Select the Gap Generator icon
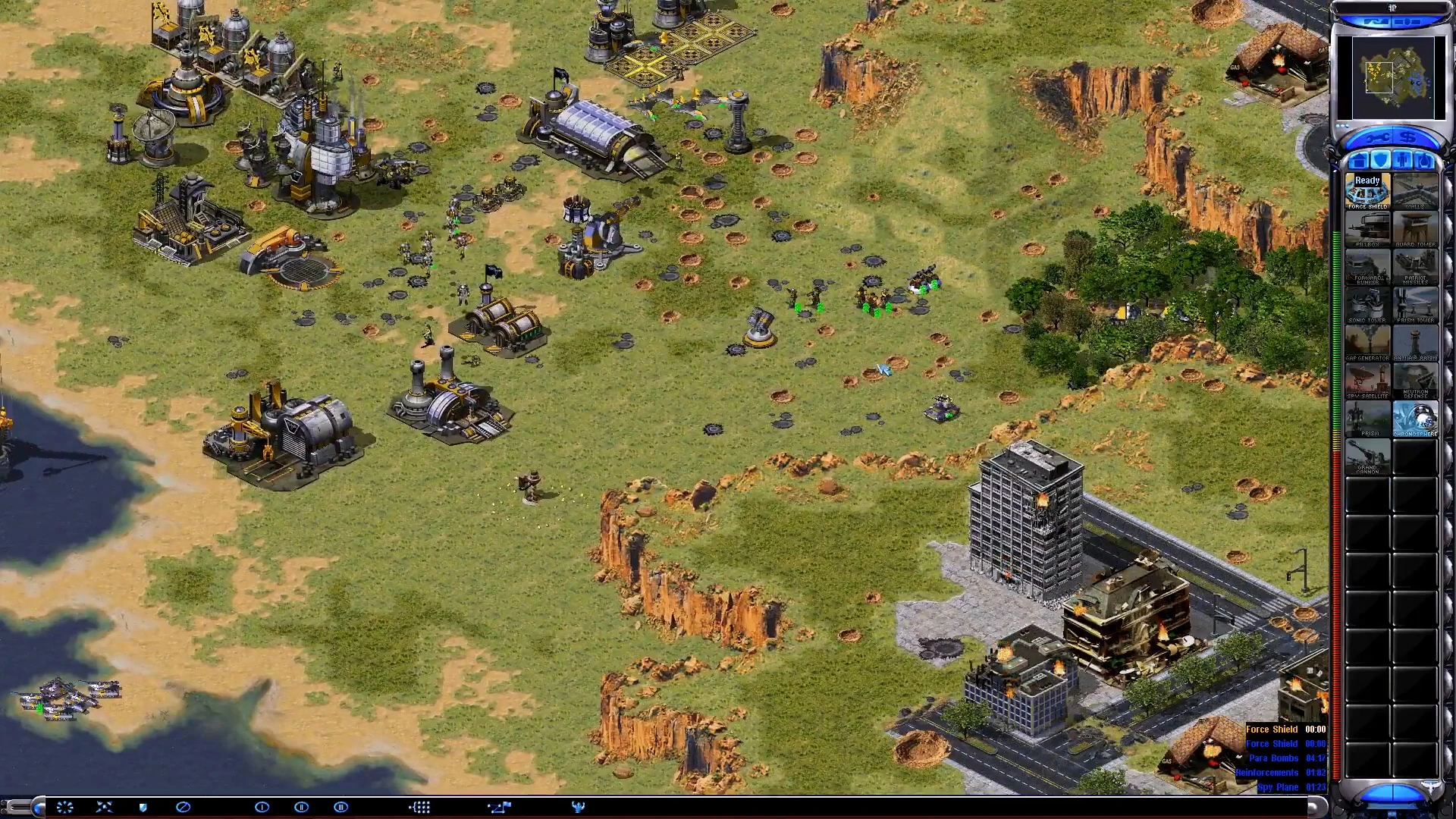Screen dimensions: 1456x819 click(1367, 343)
